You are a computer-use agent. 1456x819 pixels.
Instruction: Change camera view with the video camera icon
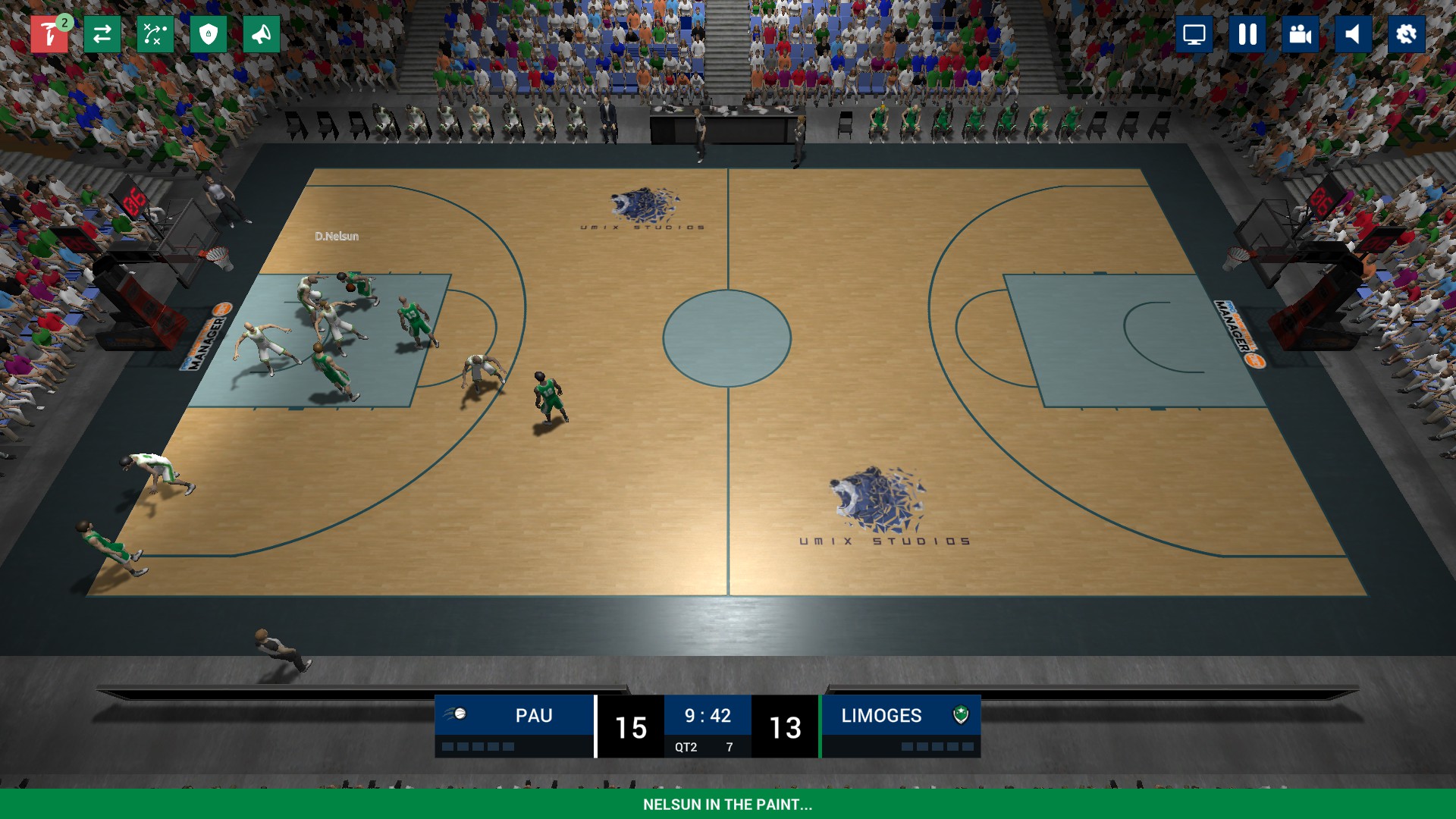point(1300,33)
